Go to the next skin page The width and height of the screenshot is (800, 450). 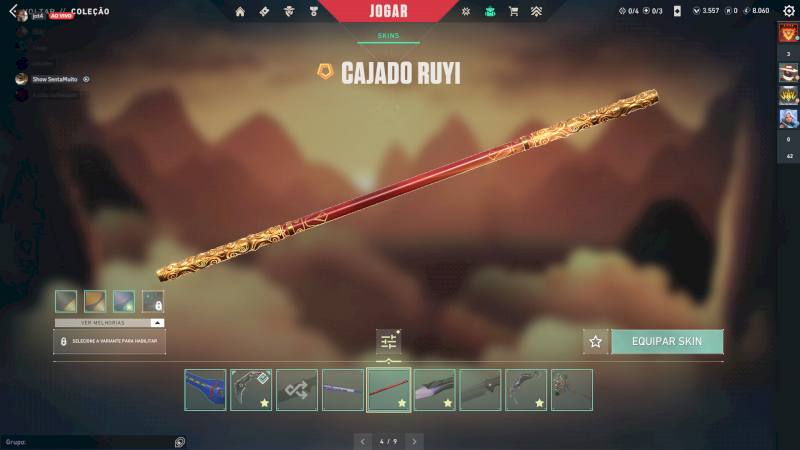tap(414, 440)
